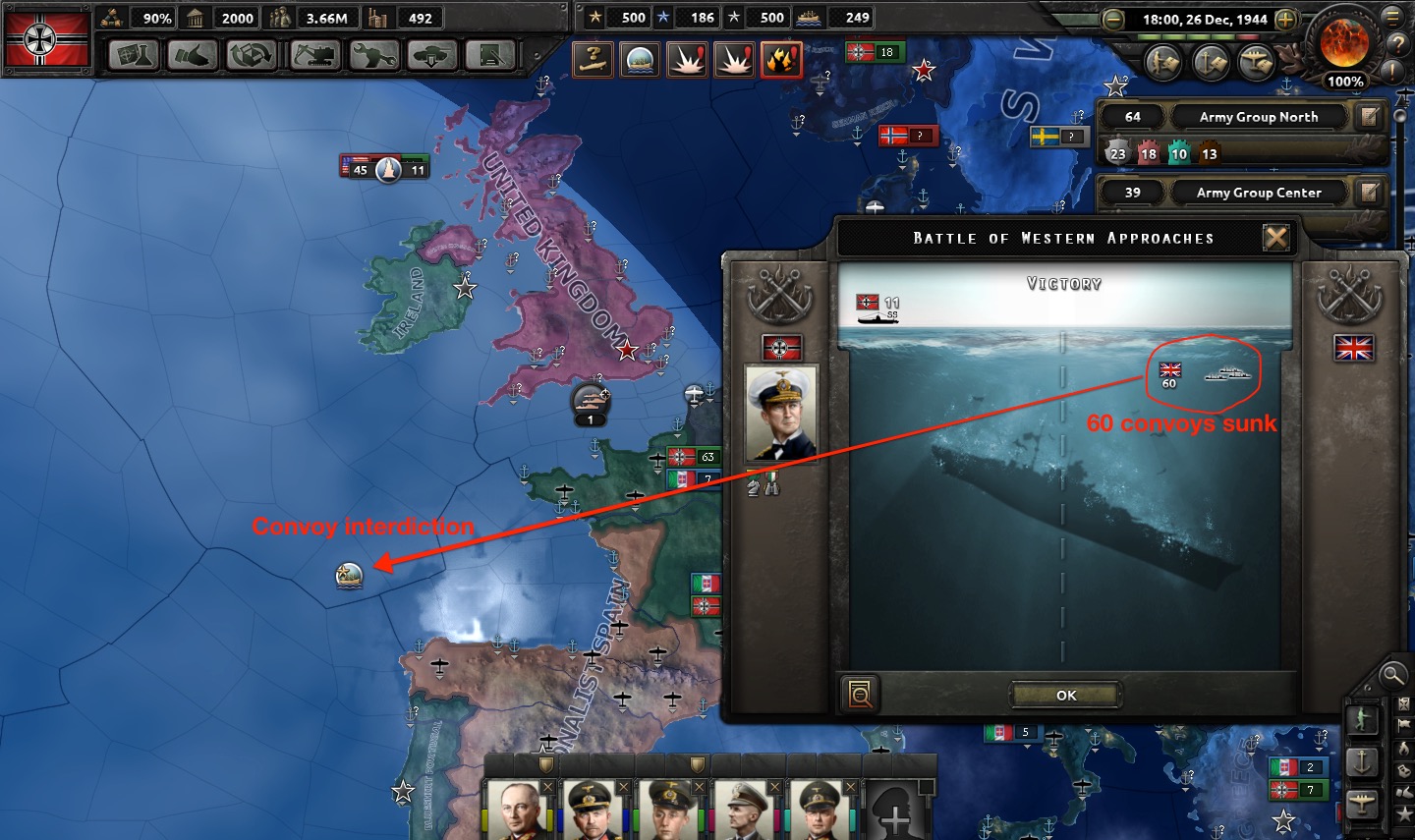The width and height of the screenshot is (1415, 840).
Task: Confirm the battle result with OK
Action: [x=1066, y=695]
